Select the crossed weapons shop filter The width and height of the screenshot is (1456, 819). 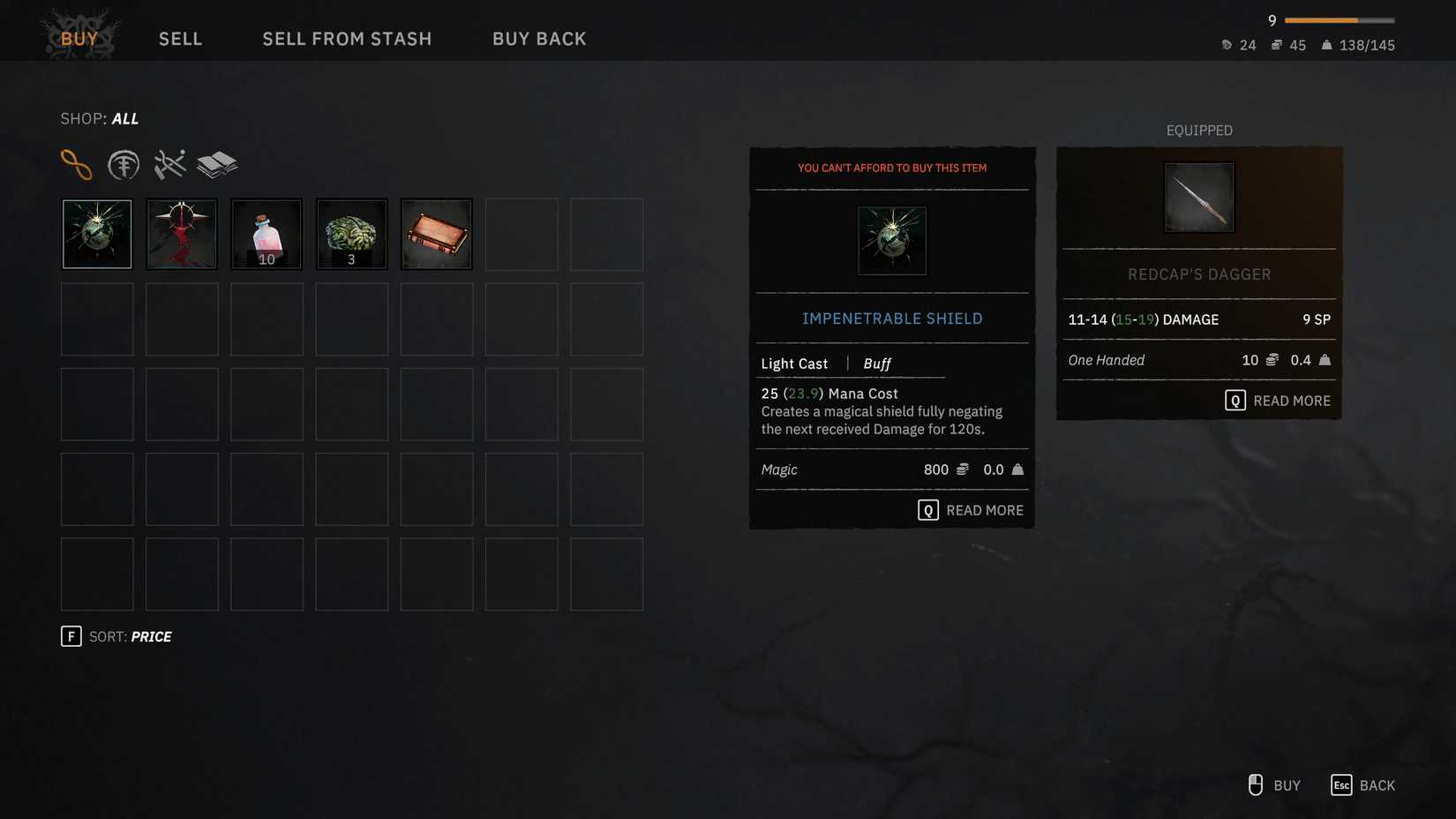(x=169, y=162)
